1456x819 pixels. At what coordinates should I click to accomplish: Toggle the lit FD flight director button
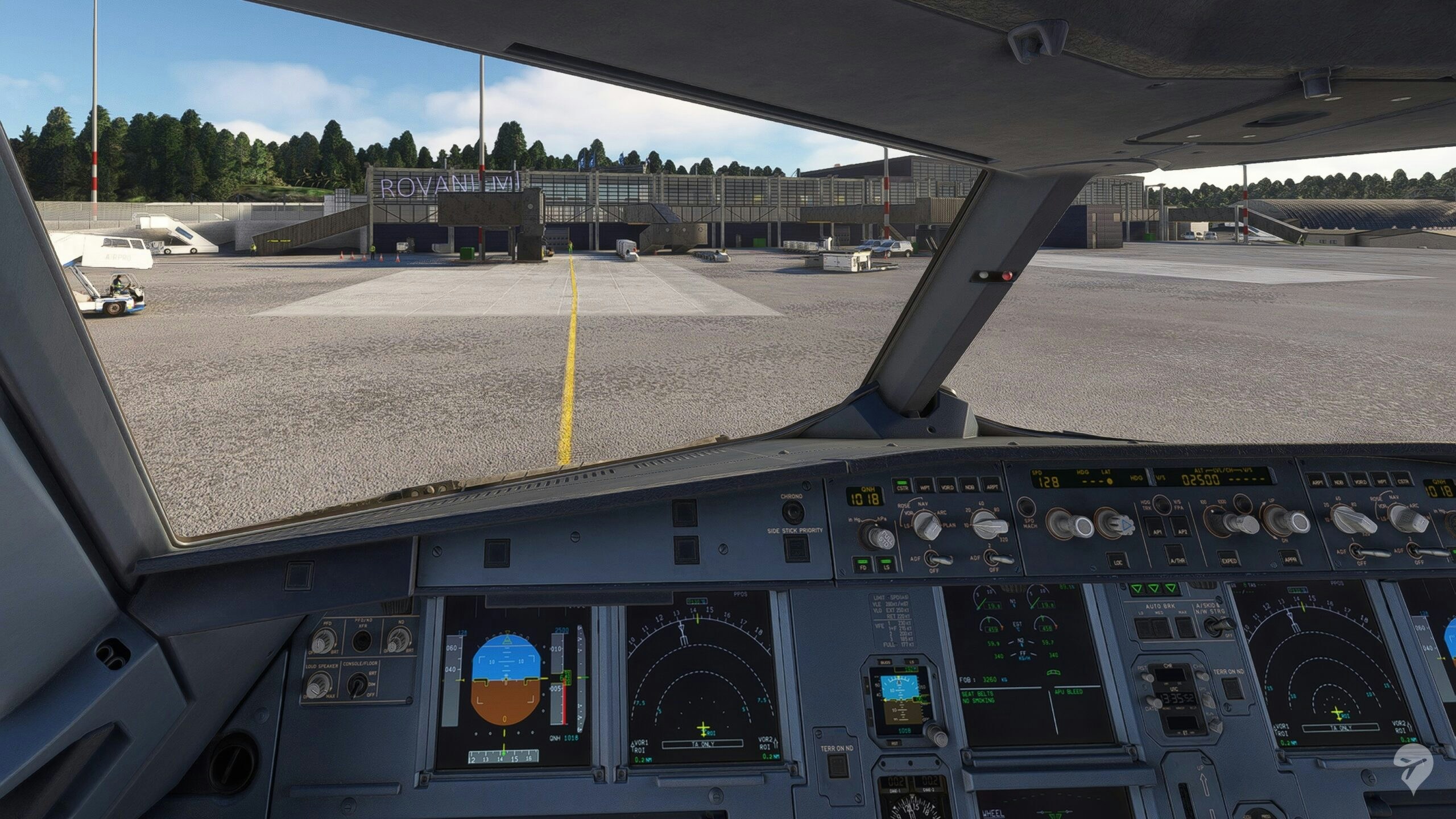pyautogui.click(x=864, y=563)
